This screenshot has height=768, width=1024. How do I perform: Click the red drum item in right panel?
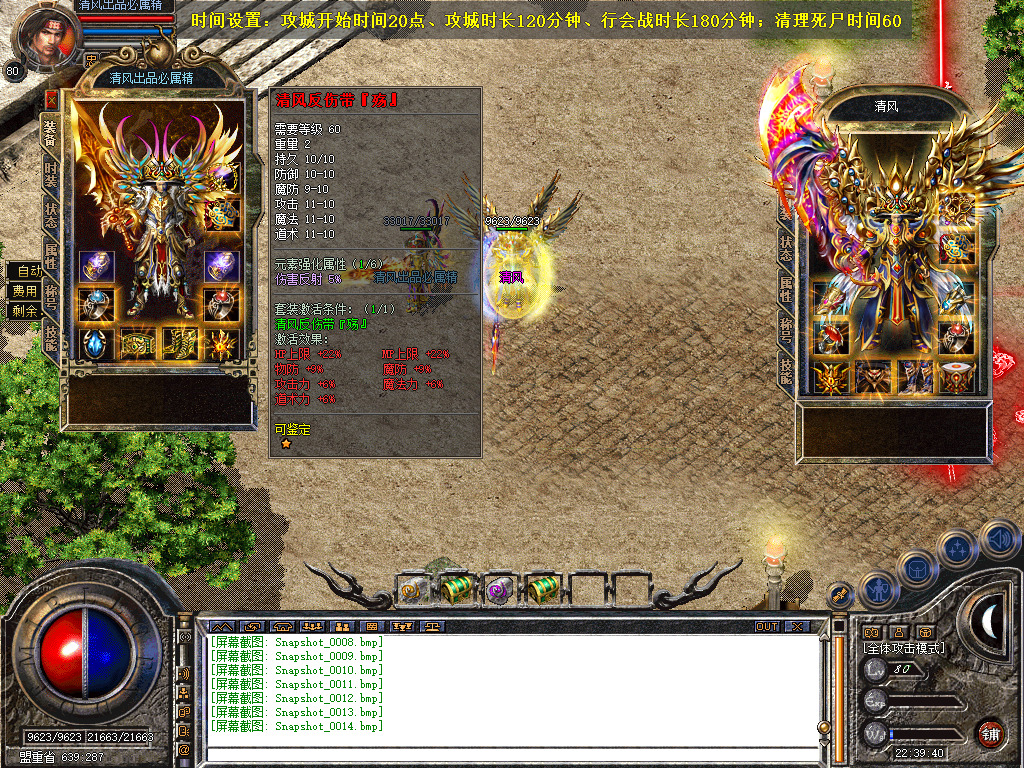tap(955, 377)
